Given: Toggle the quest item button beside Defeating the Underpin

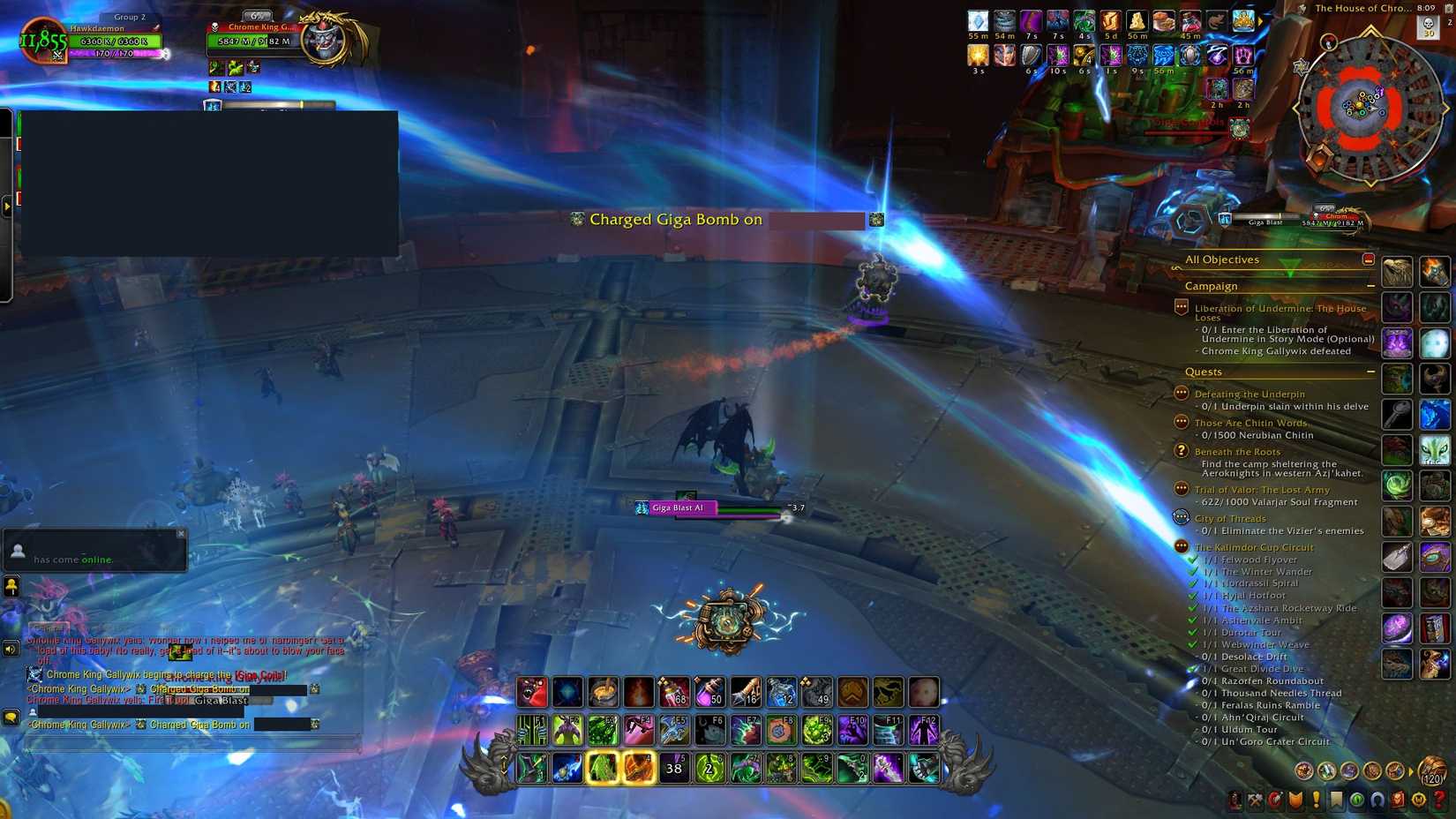Looking at the screenshot, I should pyautogui.click(x=1181, y=393).
